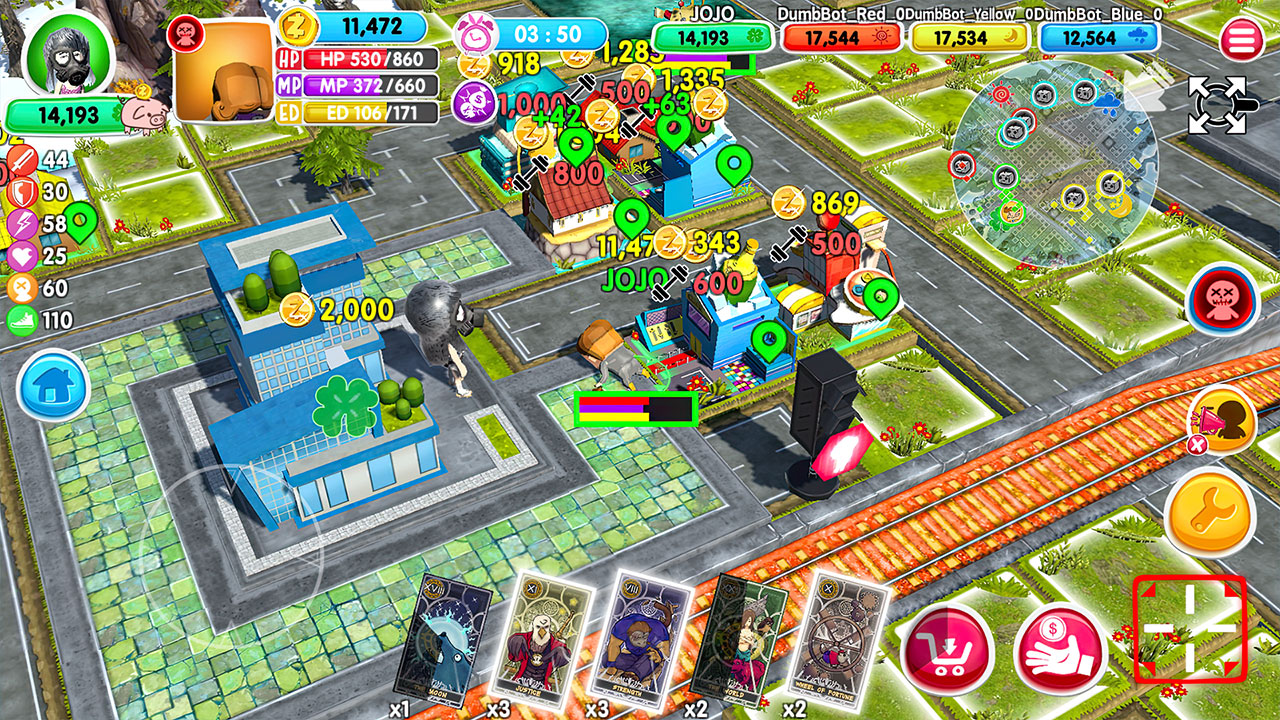This screenshot has height=720, width=1280.
Task: Click the circular city minimap
Action: 1055,158
